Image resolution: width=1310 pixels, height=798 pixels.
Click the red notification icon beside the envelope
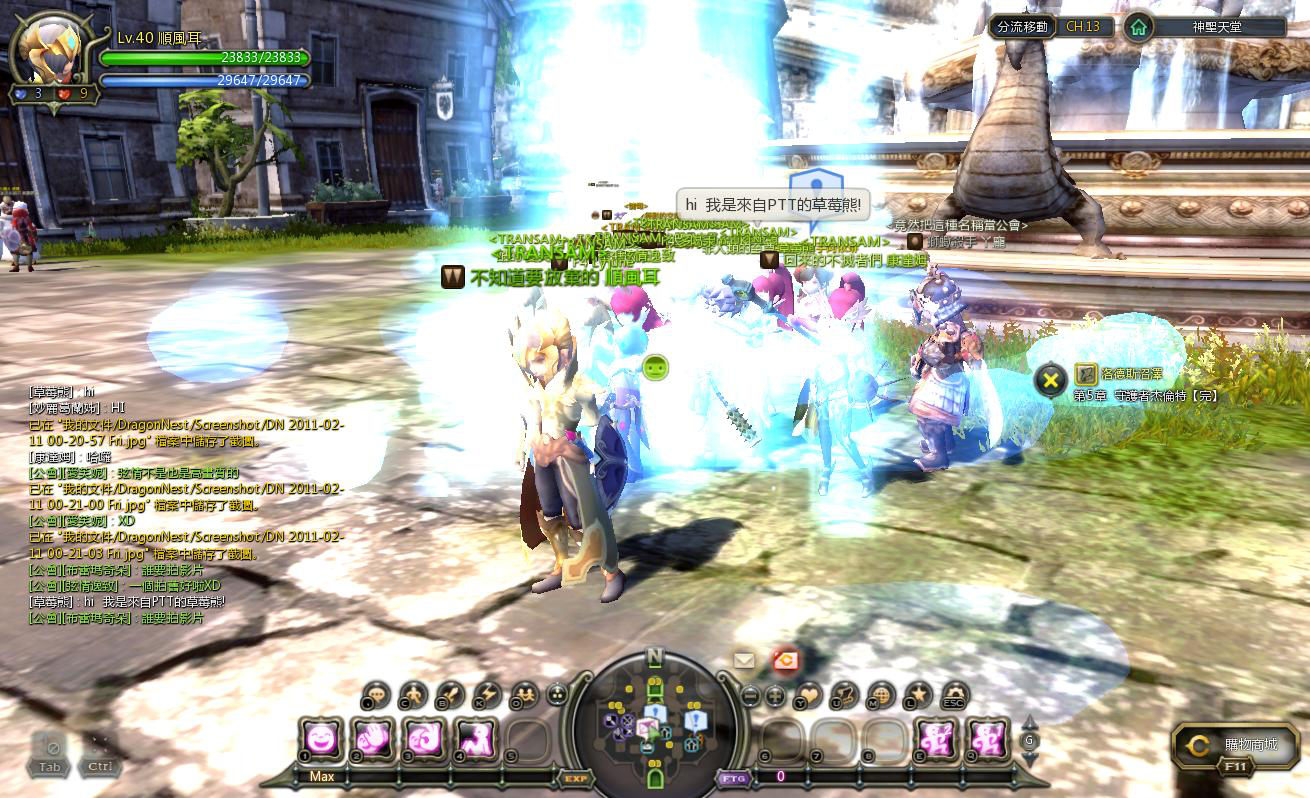pos(785,659)
